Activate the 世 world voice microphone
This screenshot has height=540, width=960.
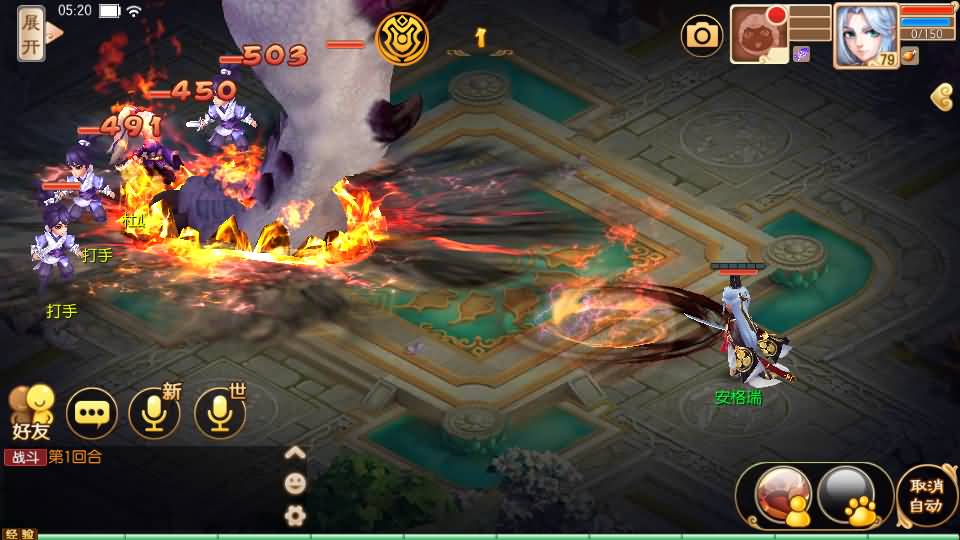[220, 414]
